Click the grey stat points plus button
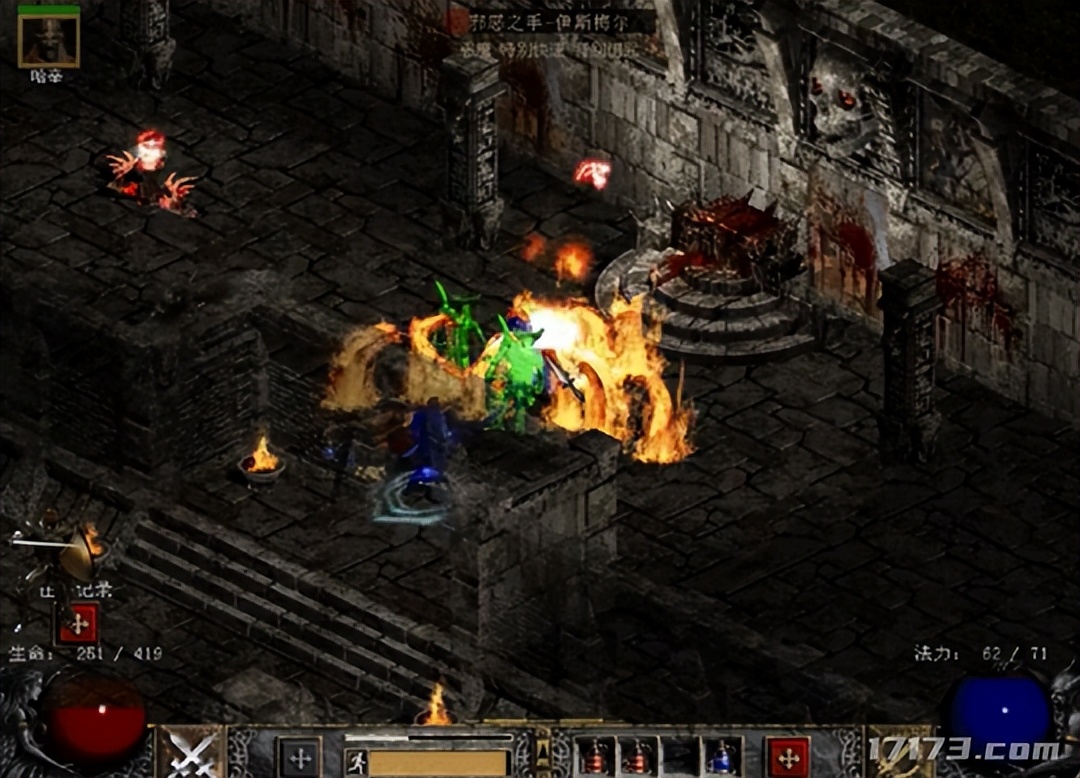The image size is (1080, 778). pos(298,757)
